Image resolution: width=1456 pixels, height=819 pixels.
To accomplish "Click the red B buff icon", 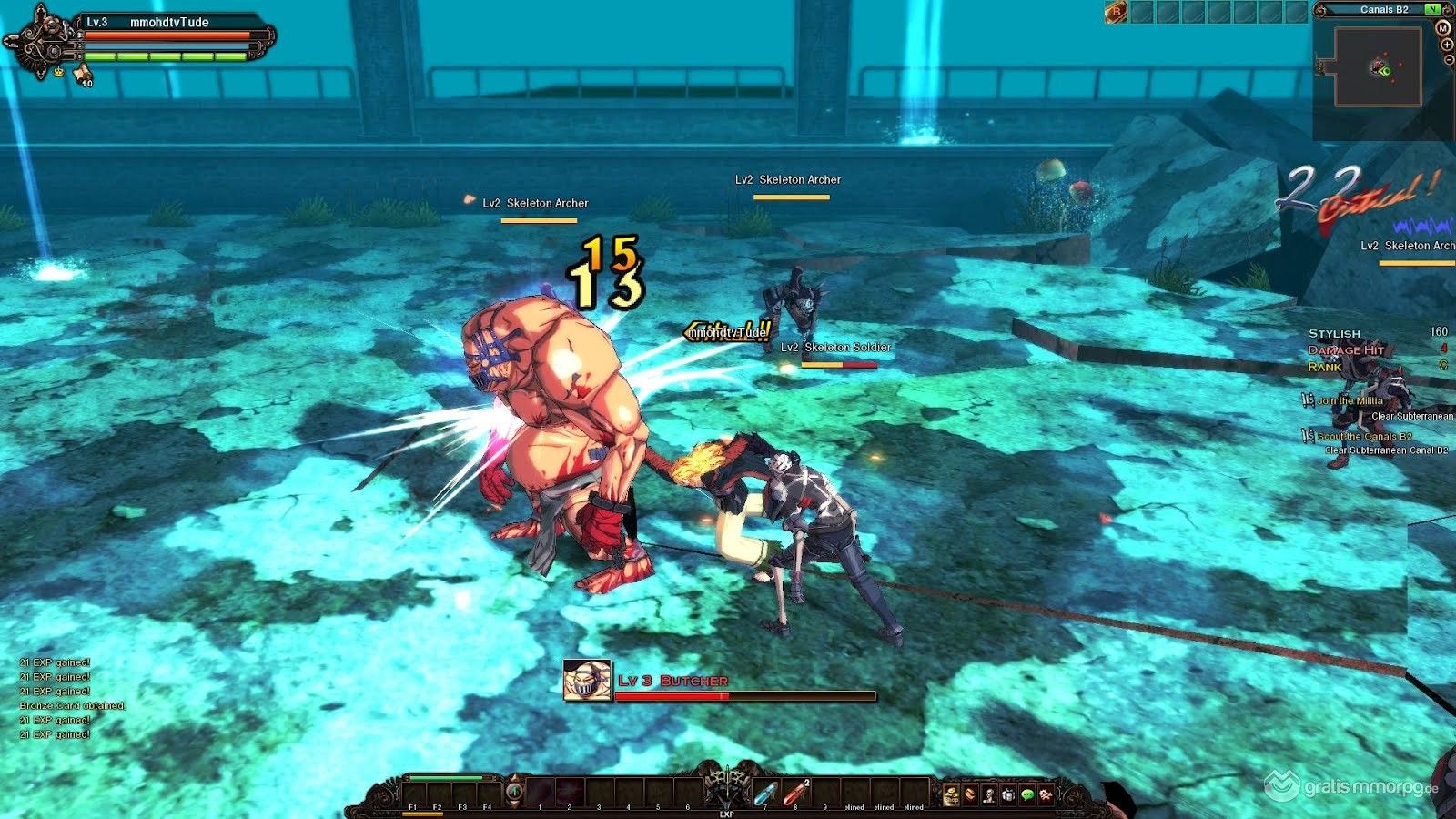I will [1115, 12].
